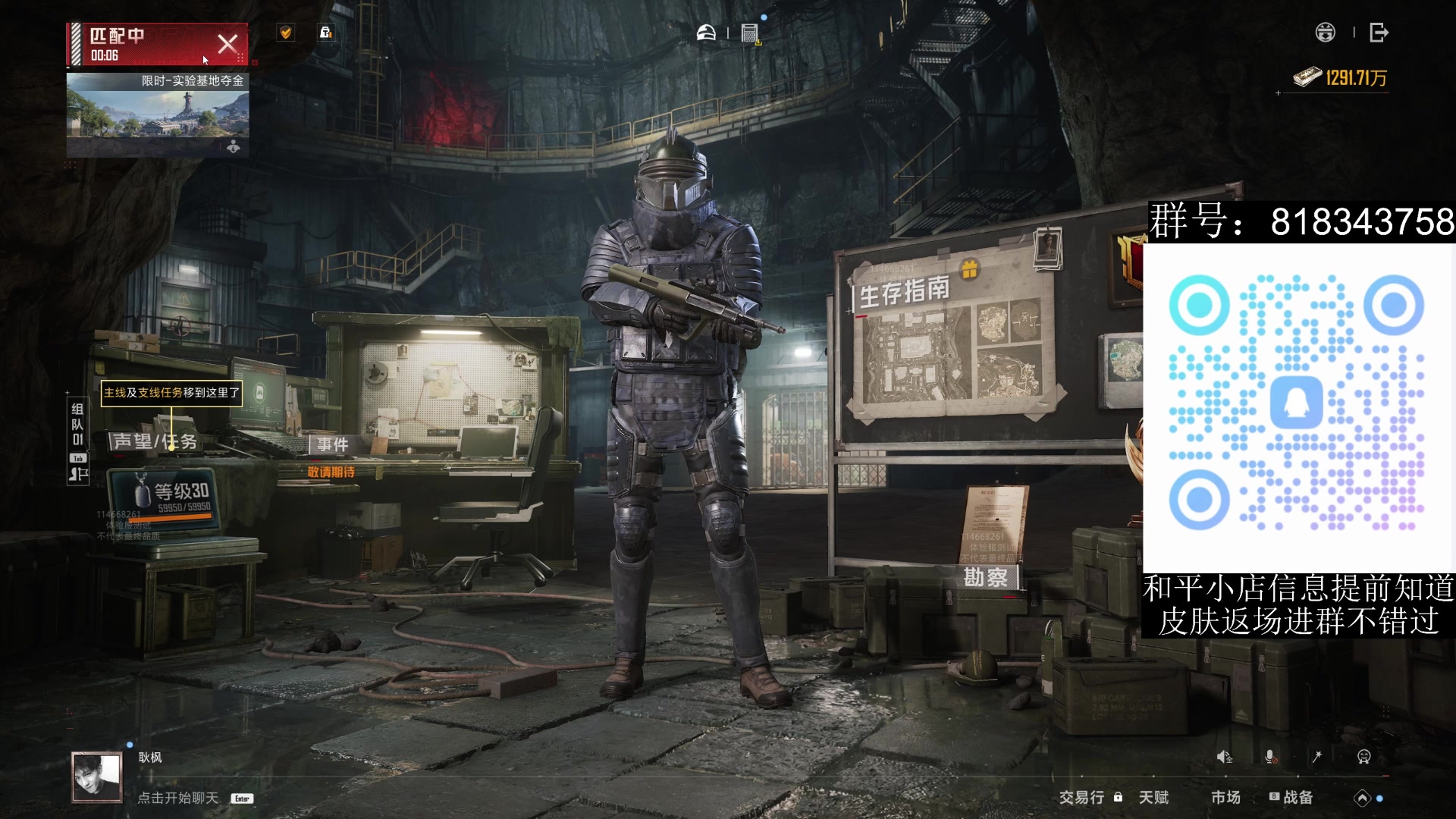Click the round face icon beside exit
Screen dimensions: 1456x819
1325,33
